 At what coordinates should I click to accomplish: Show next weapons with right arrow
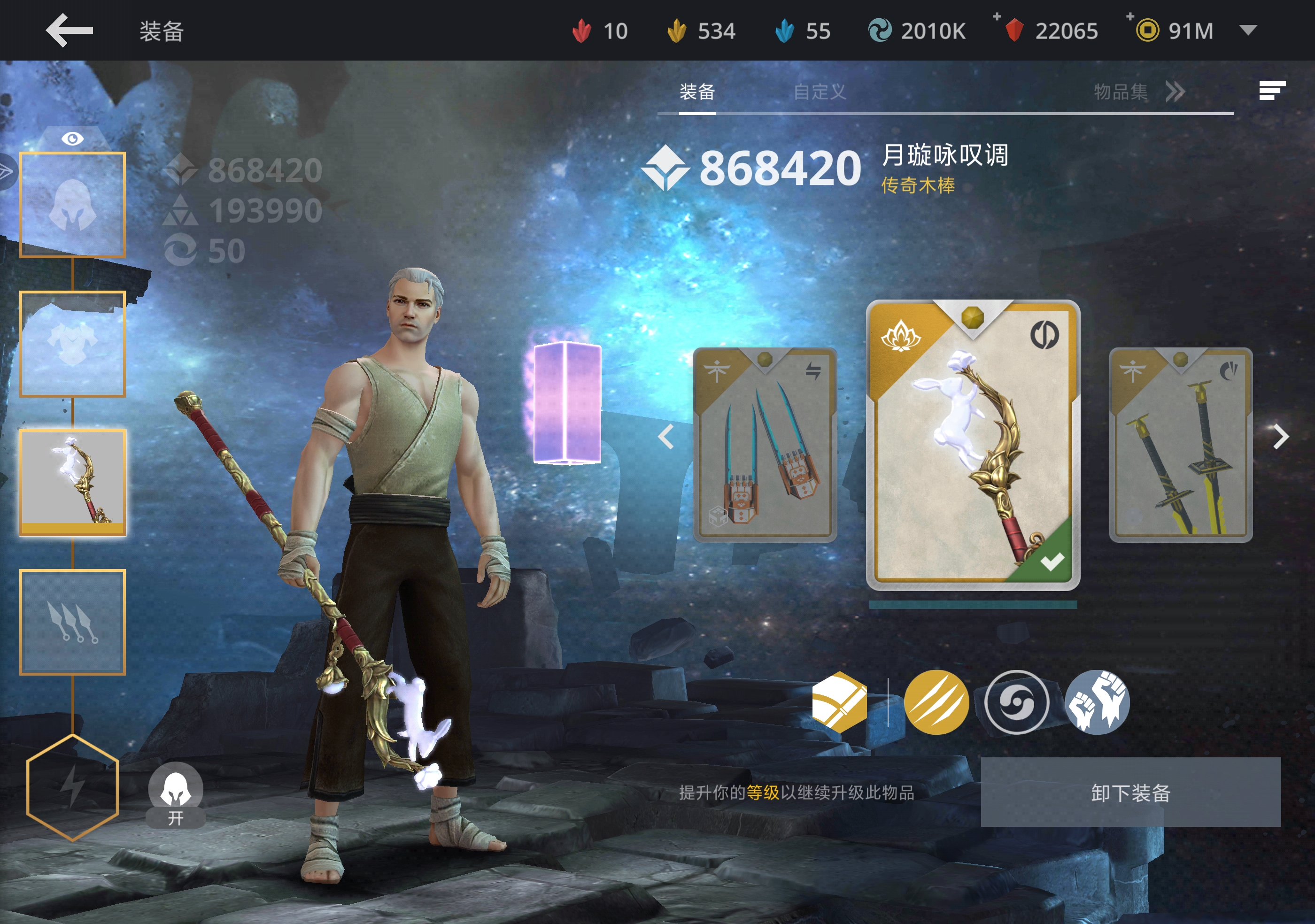pos(1281,438)
